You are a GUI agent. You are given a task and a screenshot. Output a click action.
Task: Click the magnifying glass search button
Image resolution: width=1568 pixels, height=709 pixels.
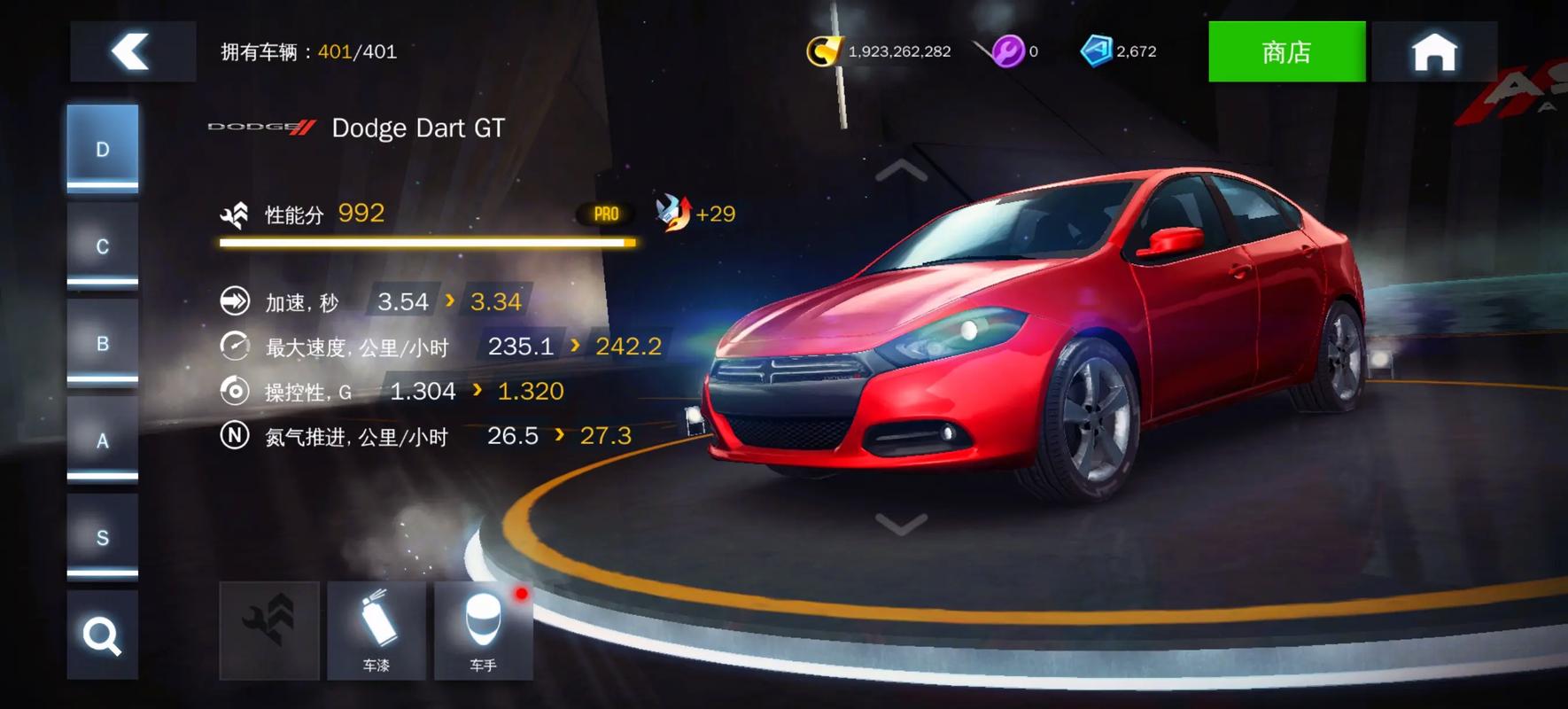point(102,635)
